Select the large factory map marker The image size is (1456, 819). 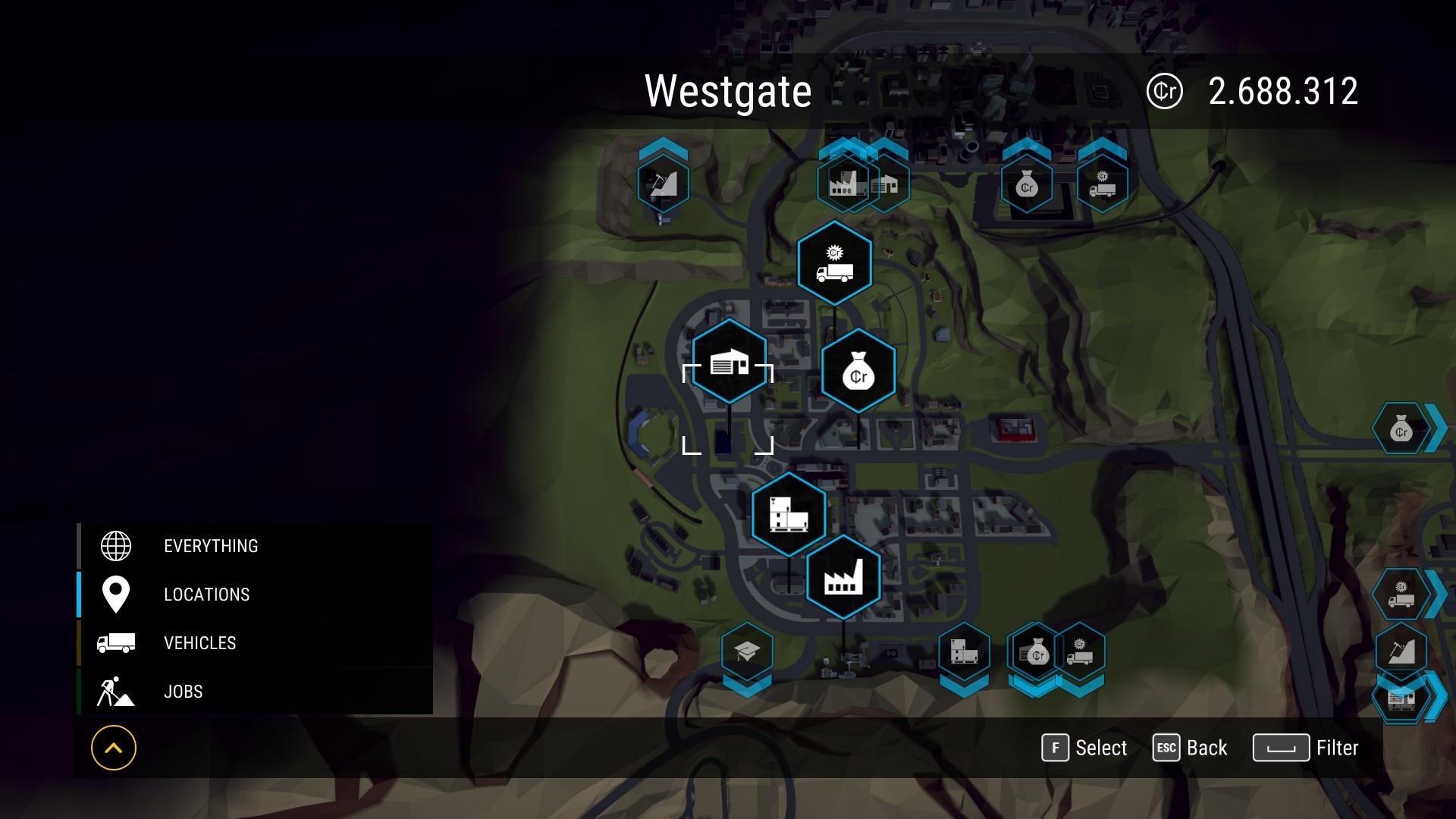[x=843, y=577]
